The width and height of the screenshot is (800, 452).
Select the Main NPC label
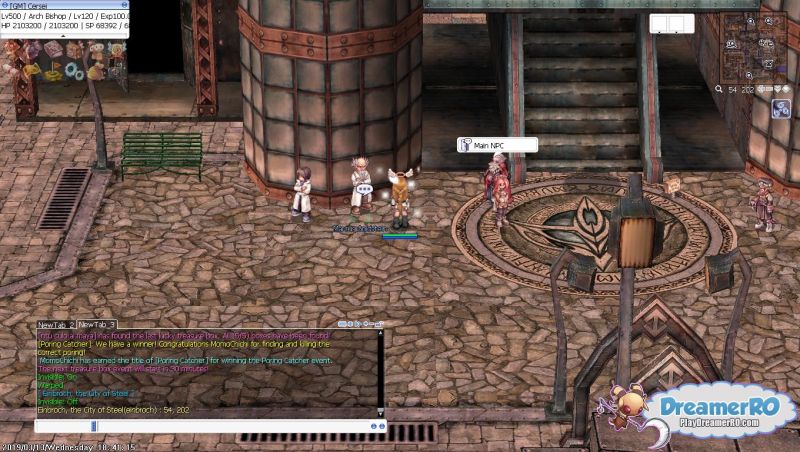[x=497, y=145]
